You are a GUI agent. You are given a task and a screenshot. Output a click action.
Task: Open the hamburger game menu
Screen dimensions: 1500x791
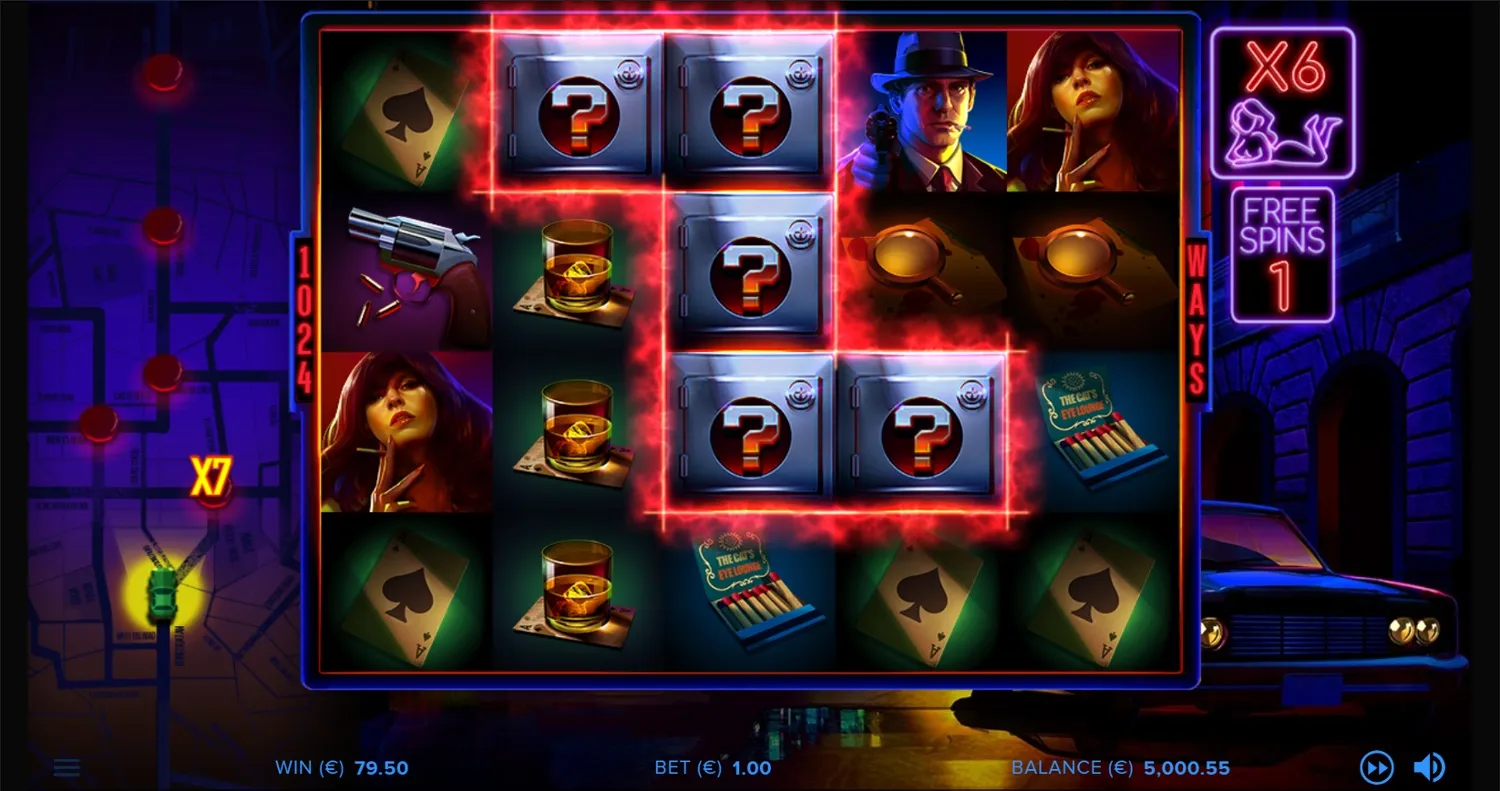66,766
